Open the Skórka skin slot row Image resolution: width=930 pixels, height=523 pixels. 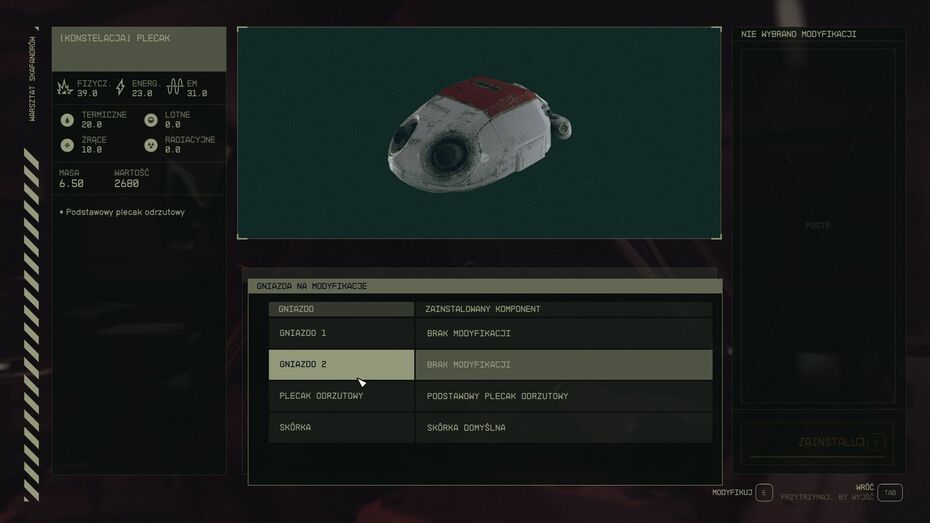tap(490, 428)
